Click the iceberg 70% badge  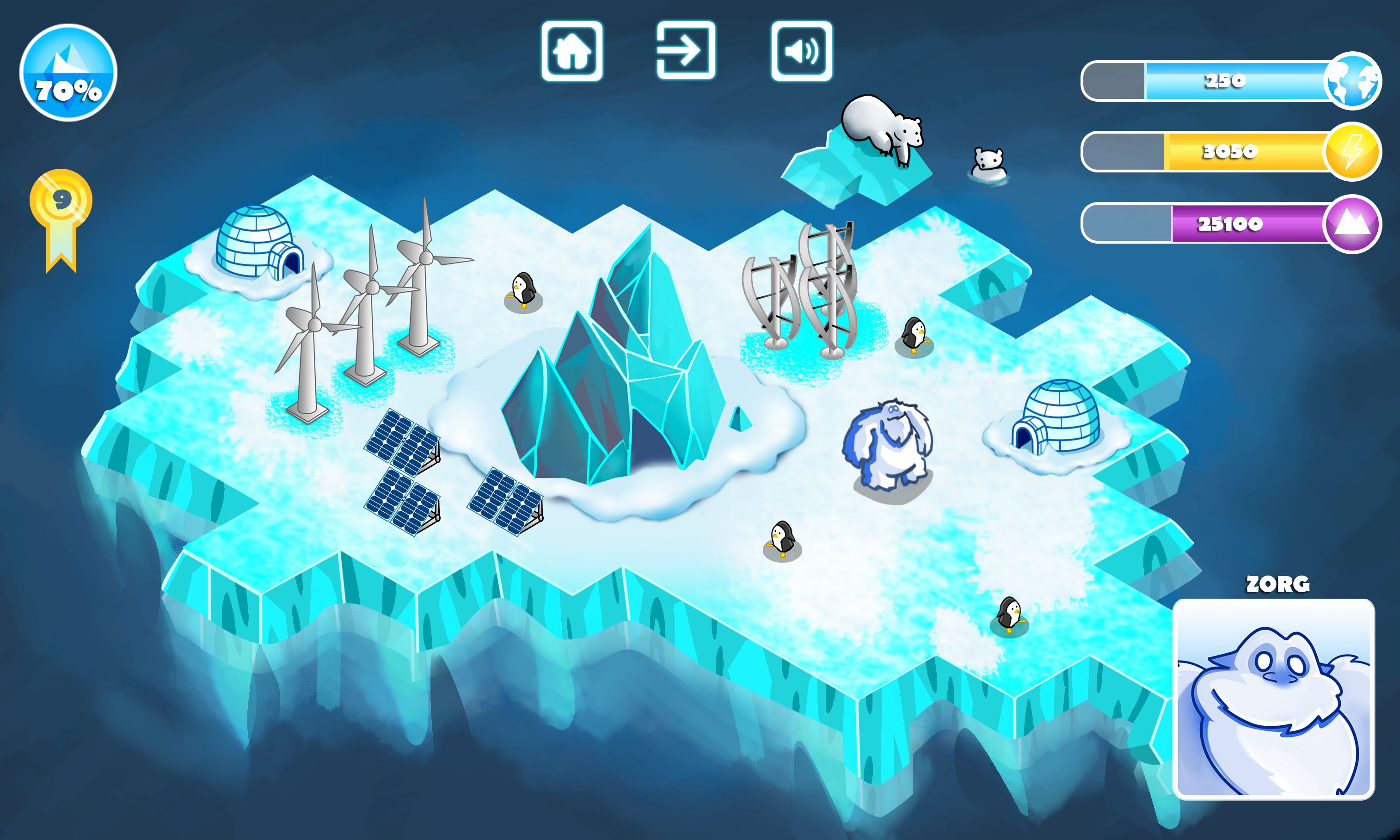68,73
